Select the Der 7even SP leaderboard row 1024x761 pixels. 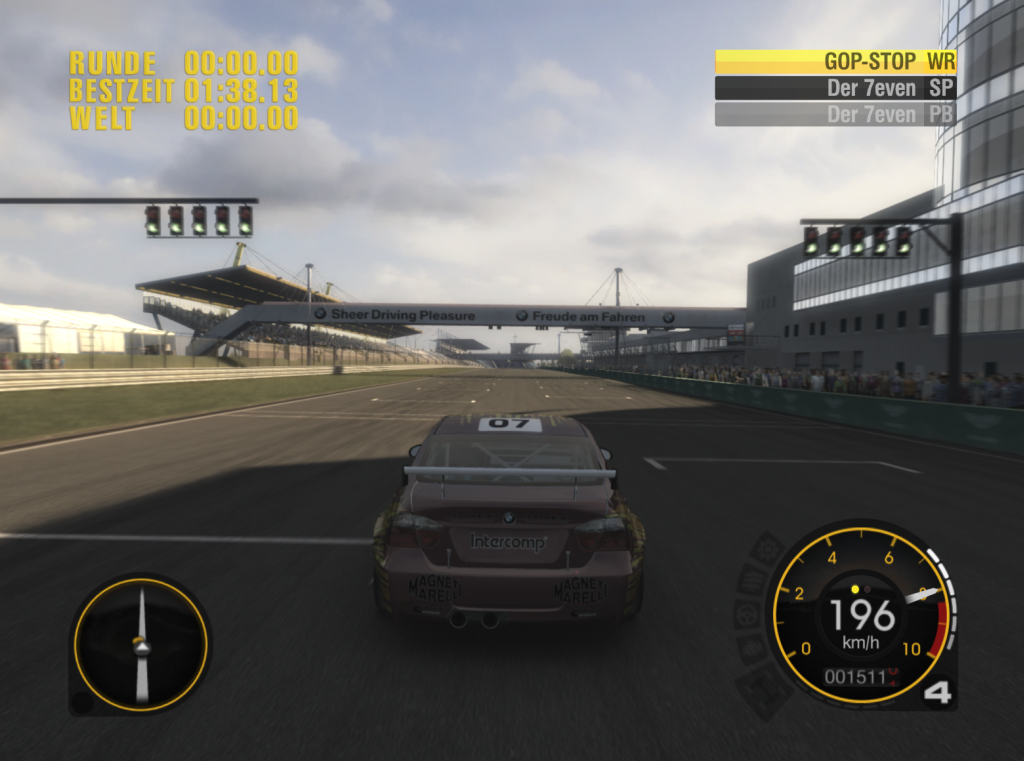tap(835, 88)
